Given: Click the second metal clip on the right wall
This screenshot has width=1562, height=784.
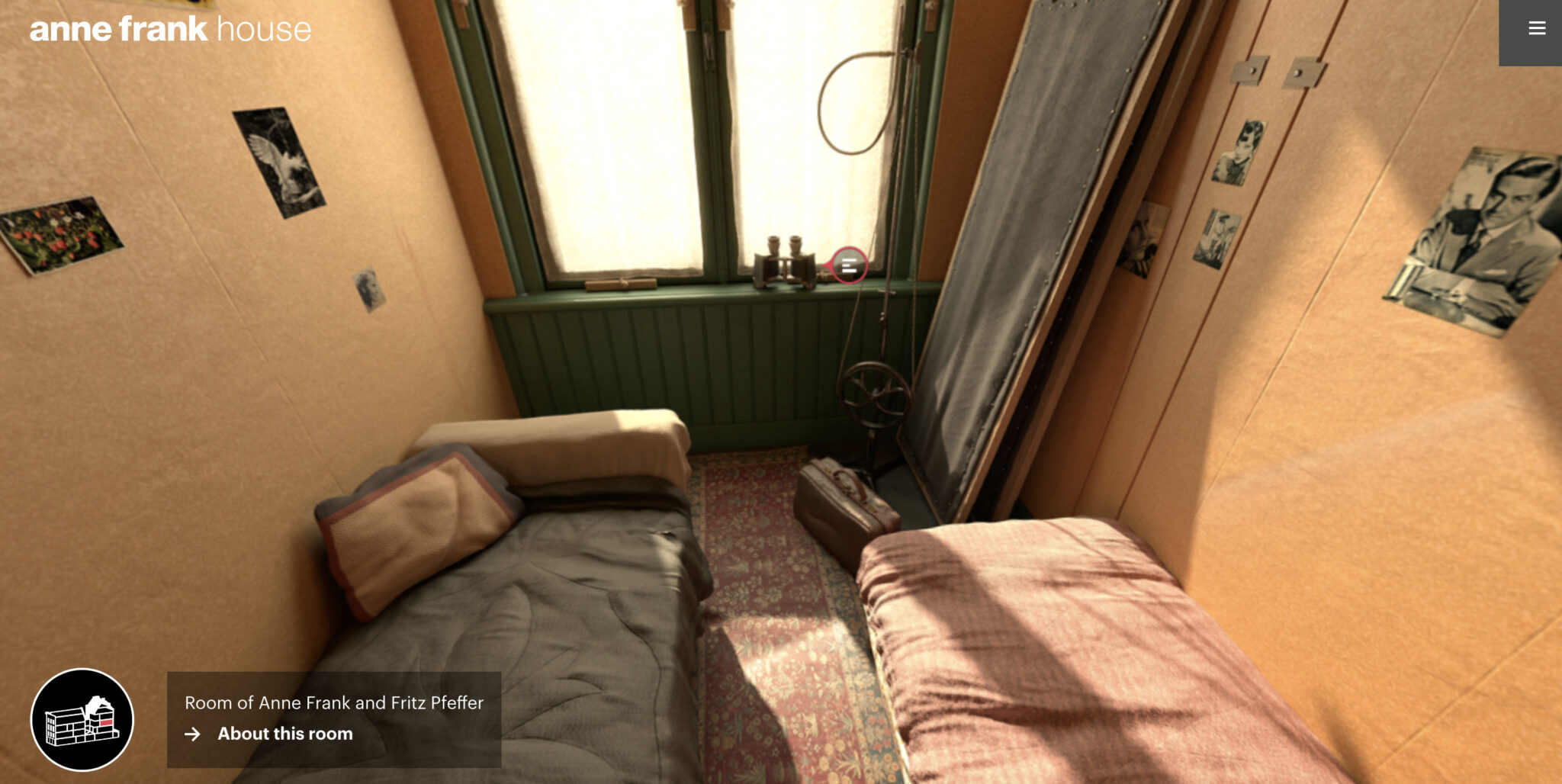Looking at the screenshot, I should pos(1299,72).
